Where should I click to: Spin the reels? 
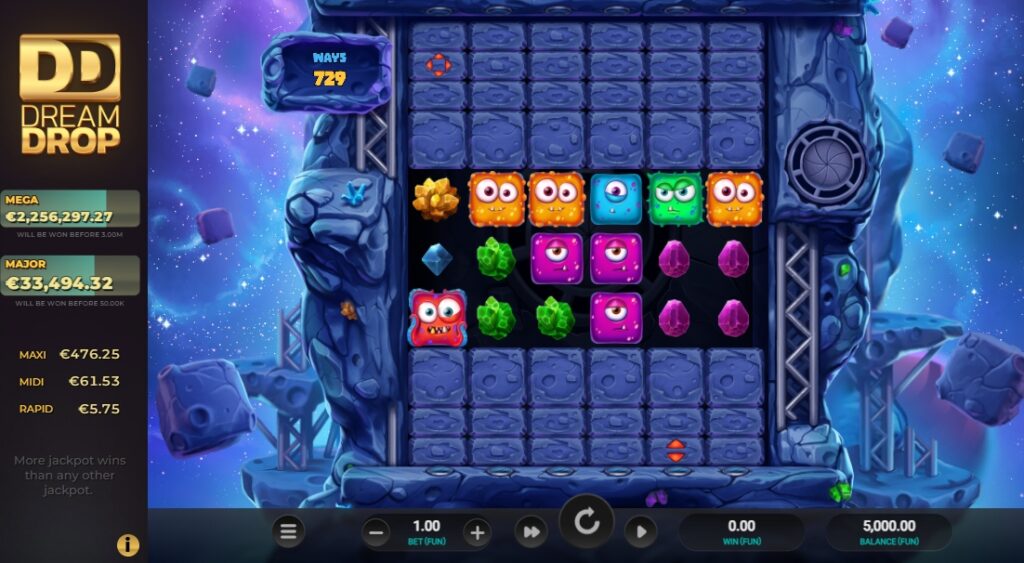[x=586, y=523]
